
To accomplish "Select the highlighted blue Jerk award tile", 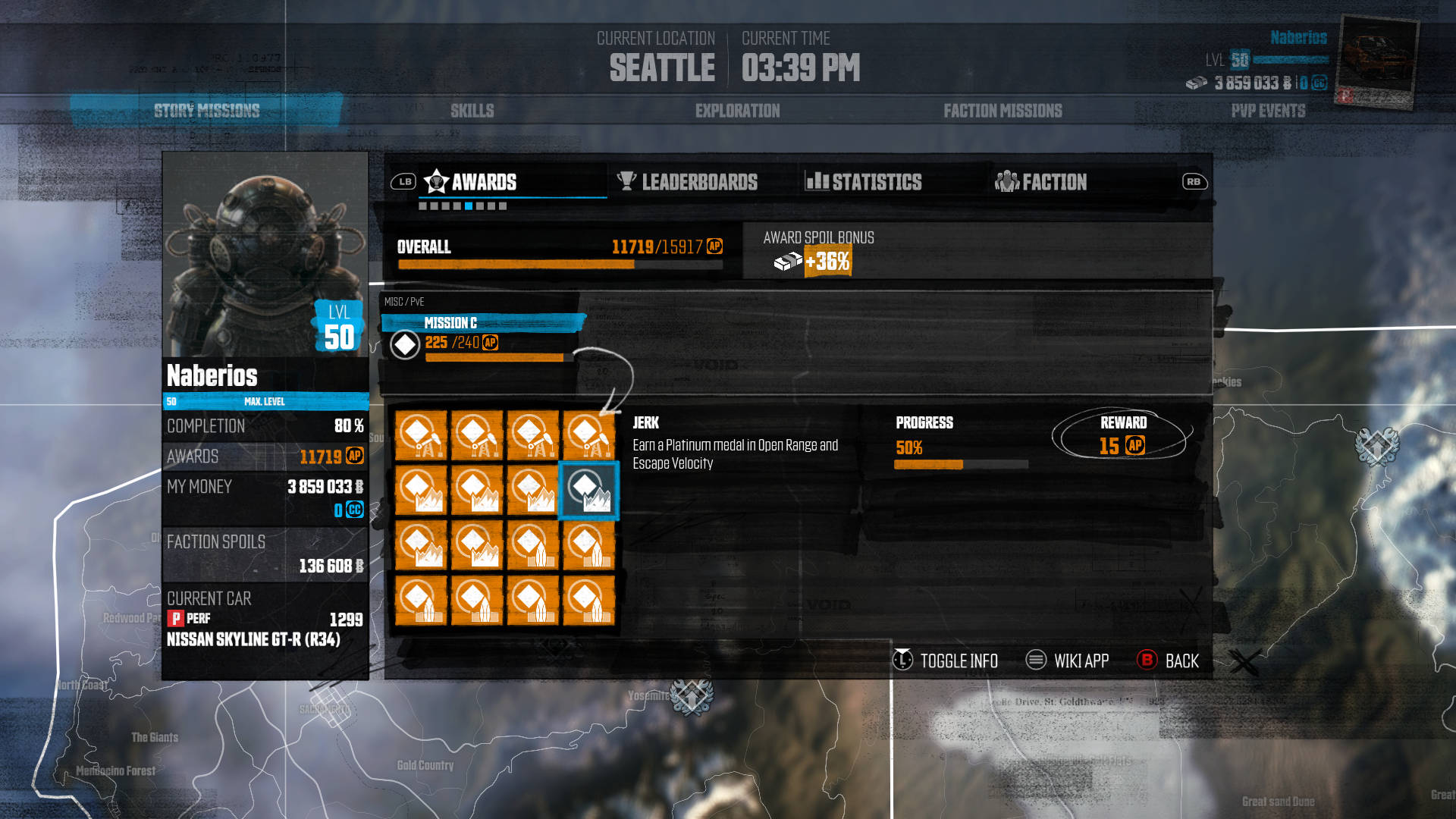I will (x=589, y=491).
